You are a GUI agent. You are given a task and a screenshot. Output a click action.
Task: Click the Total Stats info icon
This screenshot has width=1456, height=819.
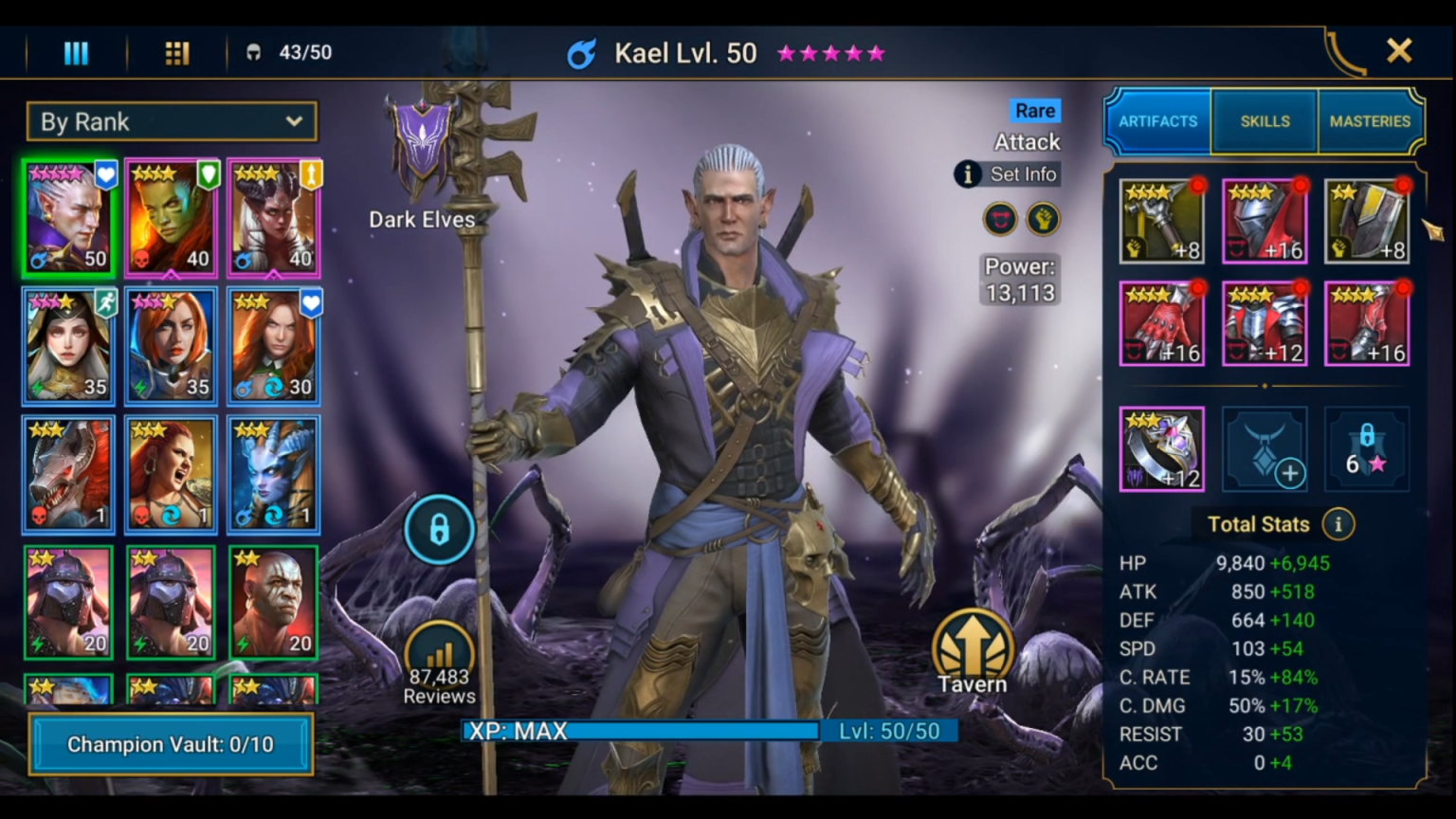tap(1338, 523)
